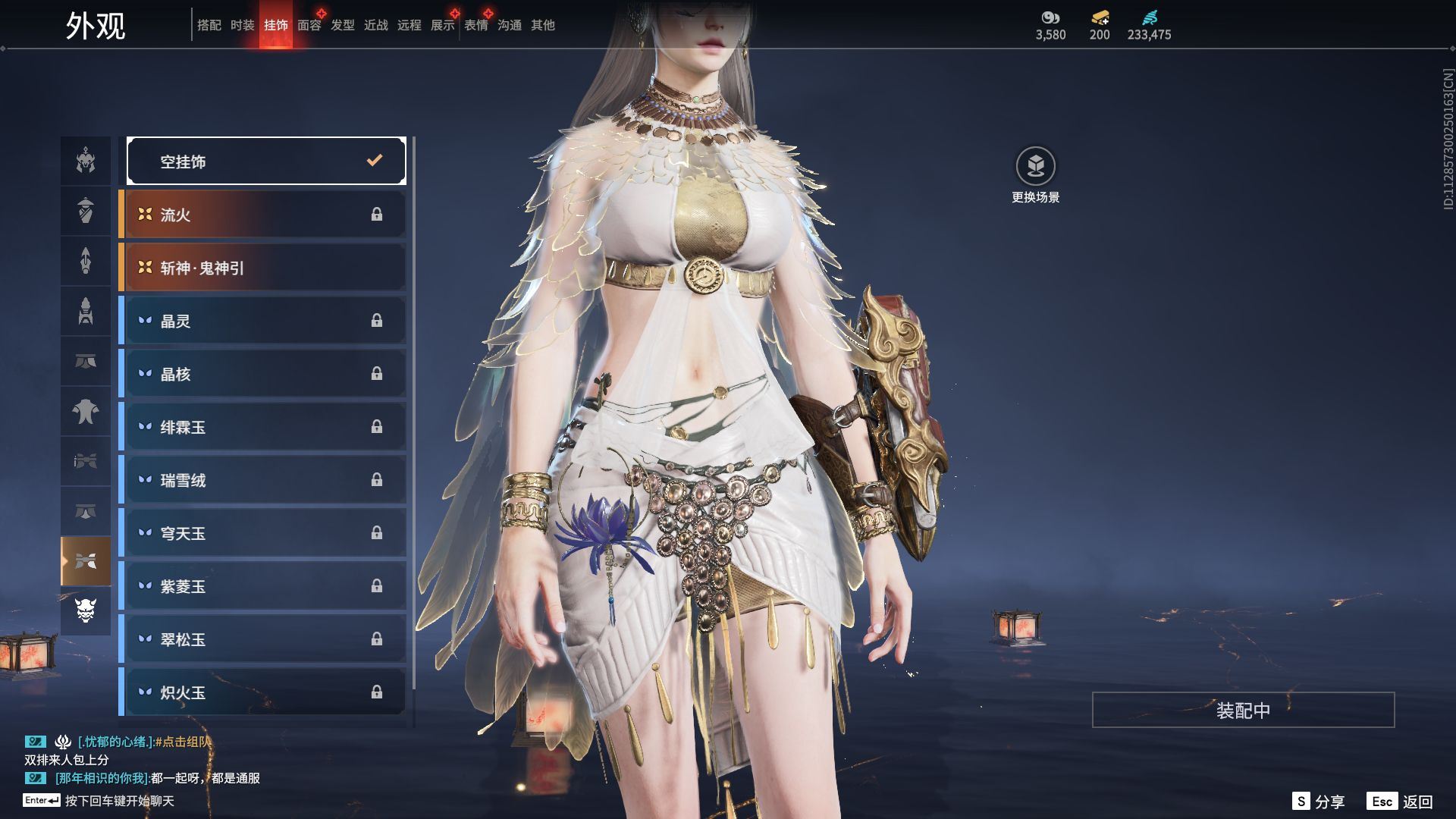The height and width of the screenshot is (819, 1456).
Task: Click the 更换场景 scene change icon
Action: click(1035, 166)
